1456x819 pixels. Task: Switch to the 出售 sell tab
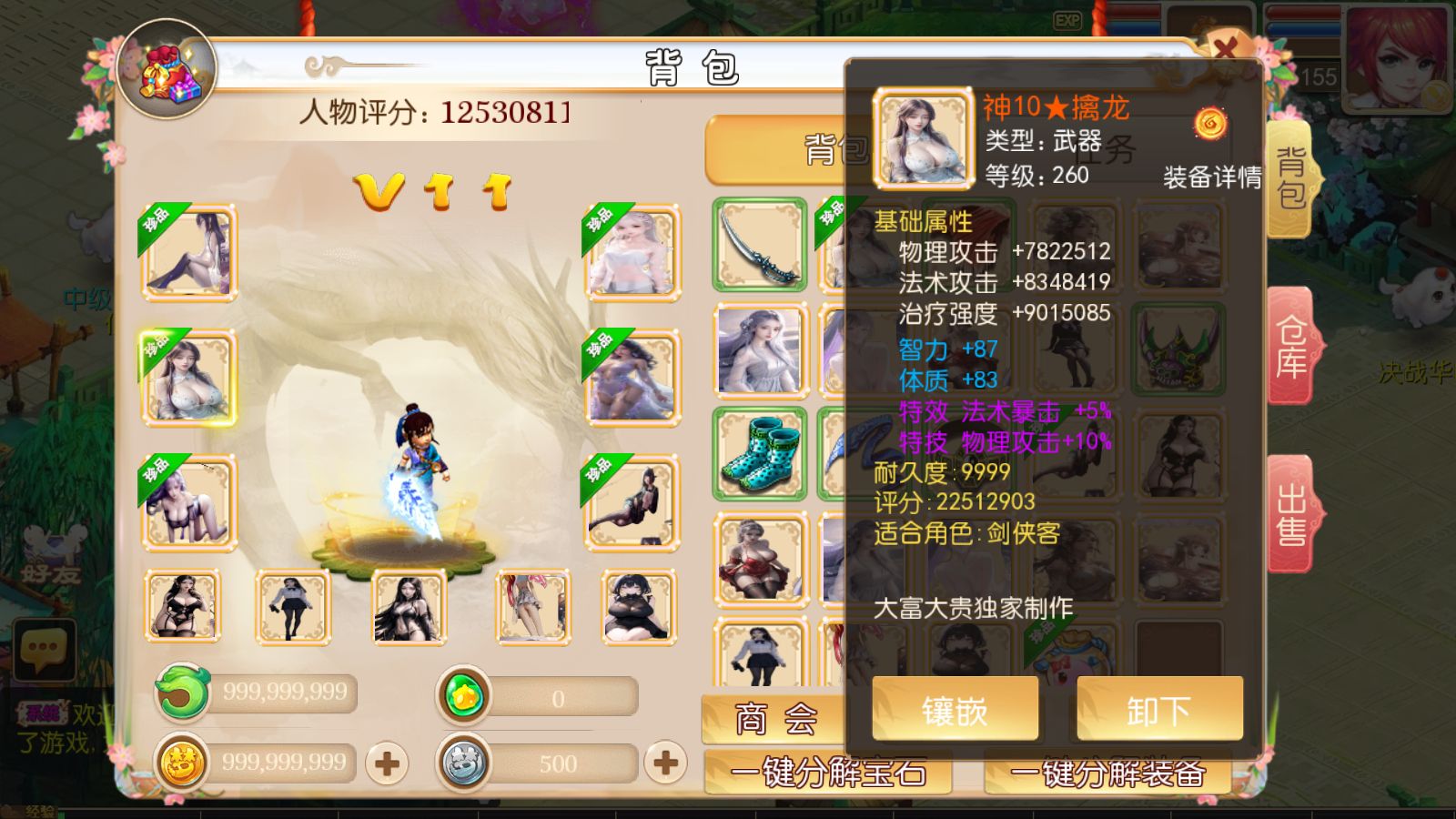1294,514
